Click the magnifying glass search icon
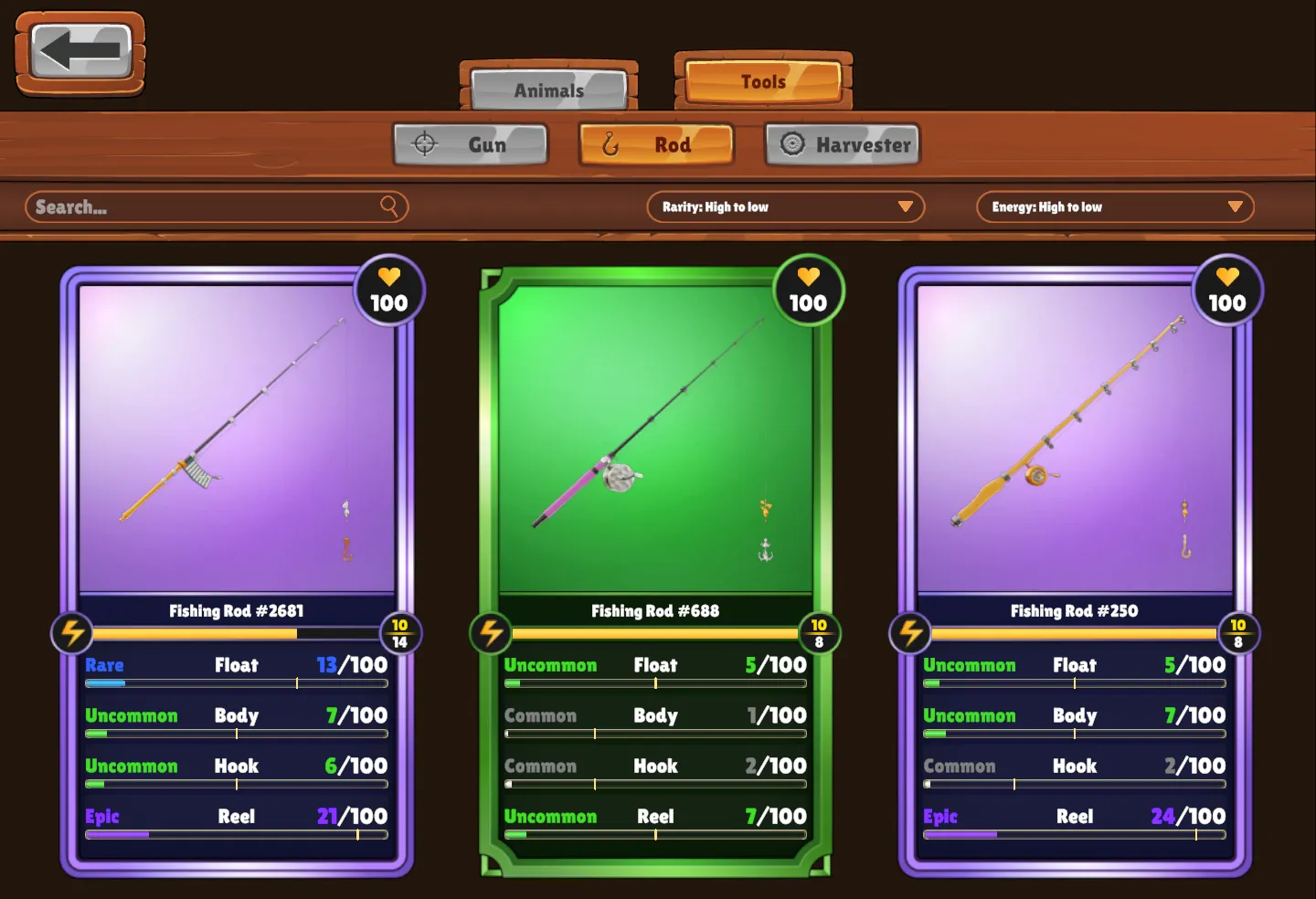The height and width of the screenshot is (899, 1316). tap(389, 206)
